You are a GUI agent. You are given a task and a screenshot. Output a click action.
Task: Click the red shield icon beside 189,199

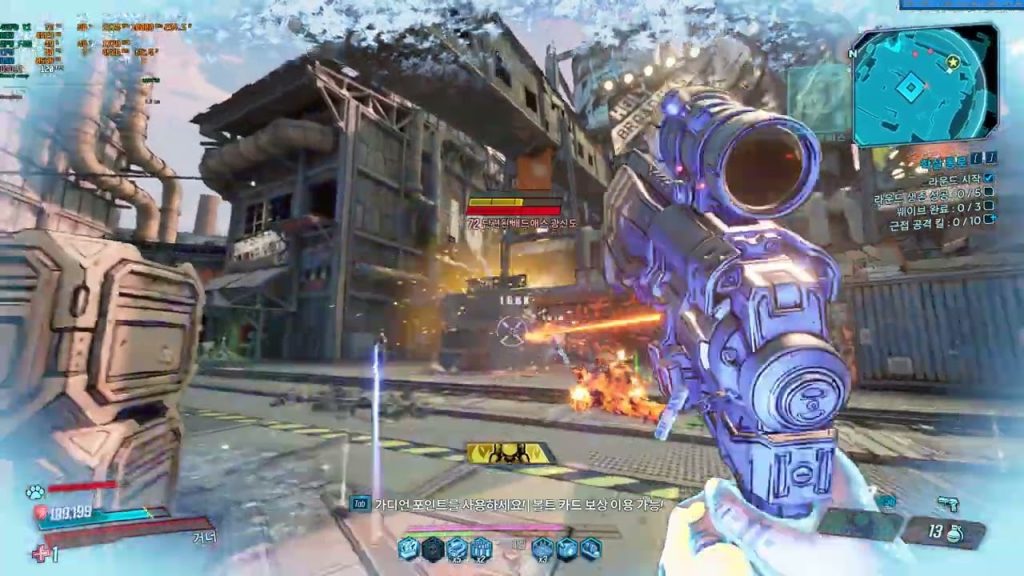coord(40,512)
